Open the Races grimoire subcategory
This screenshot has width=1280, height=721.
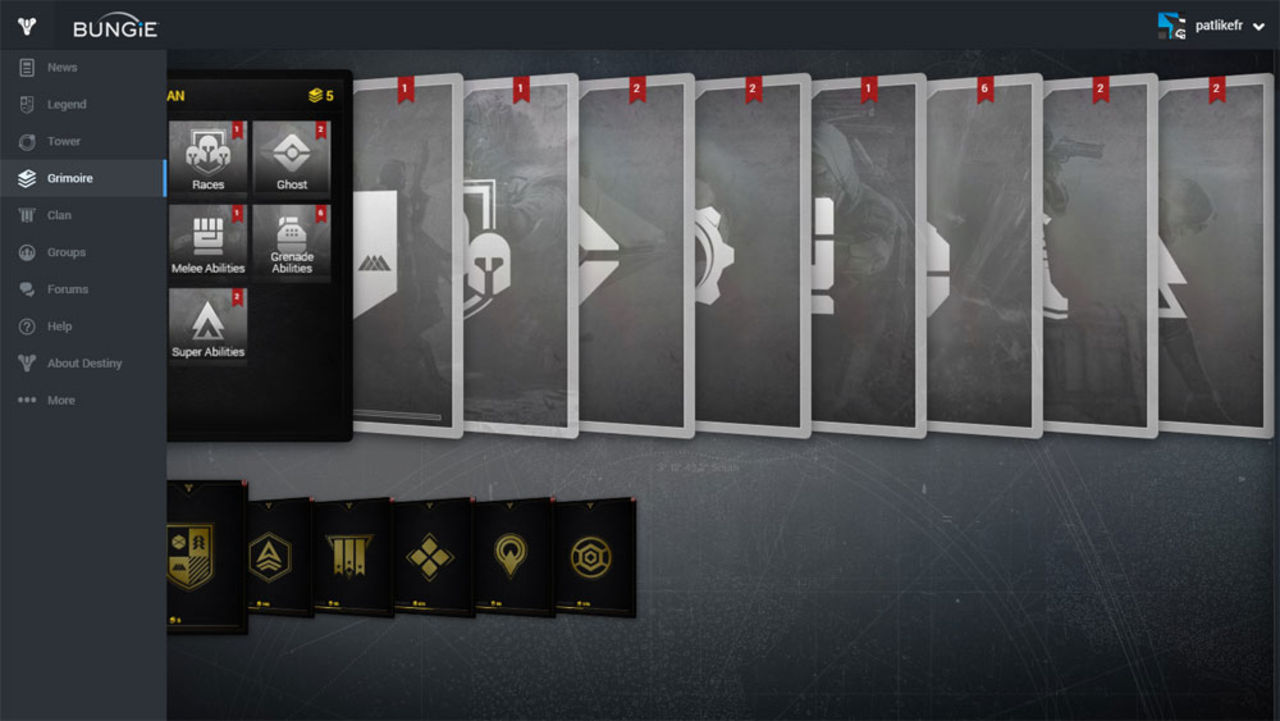pyautogui.click(x=207, y=156)
